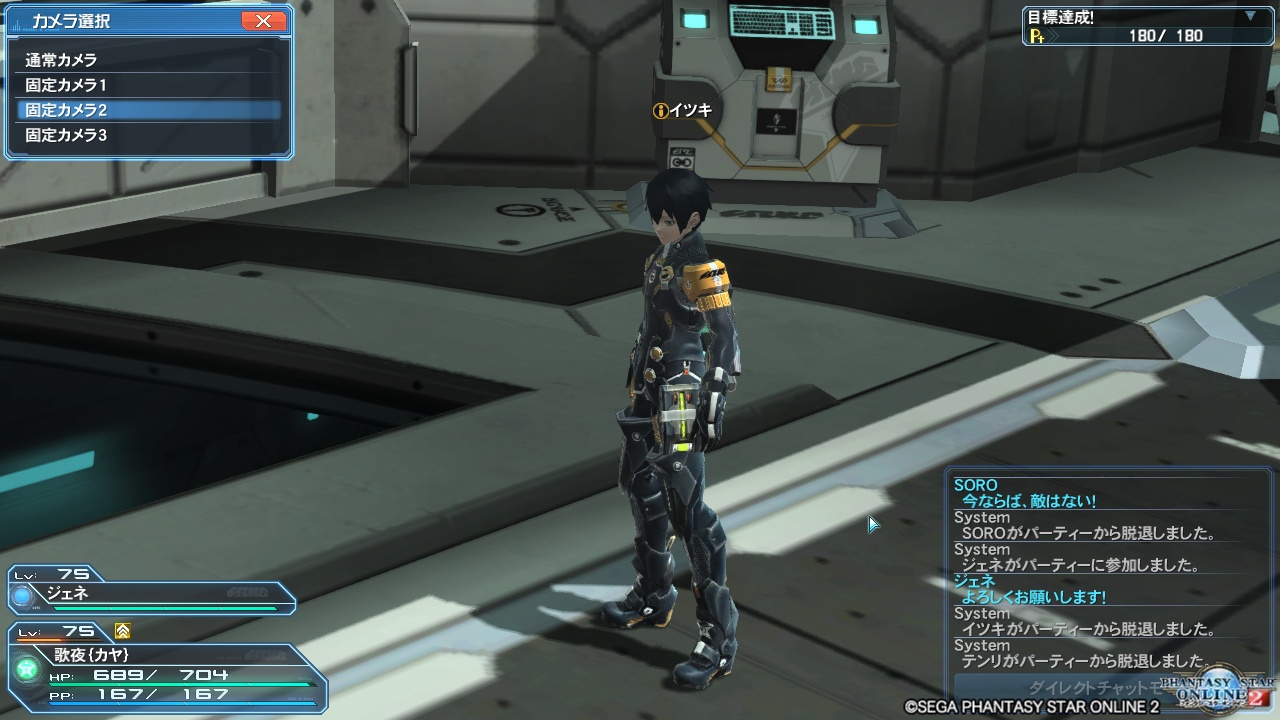Image resolution: width=1280 pixels, height=720 pixels.
Task: Collapse the 目標達成 tracker arrow
Action: click(1250, 16)
